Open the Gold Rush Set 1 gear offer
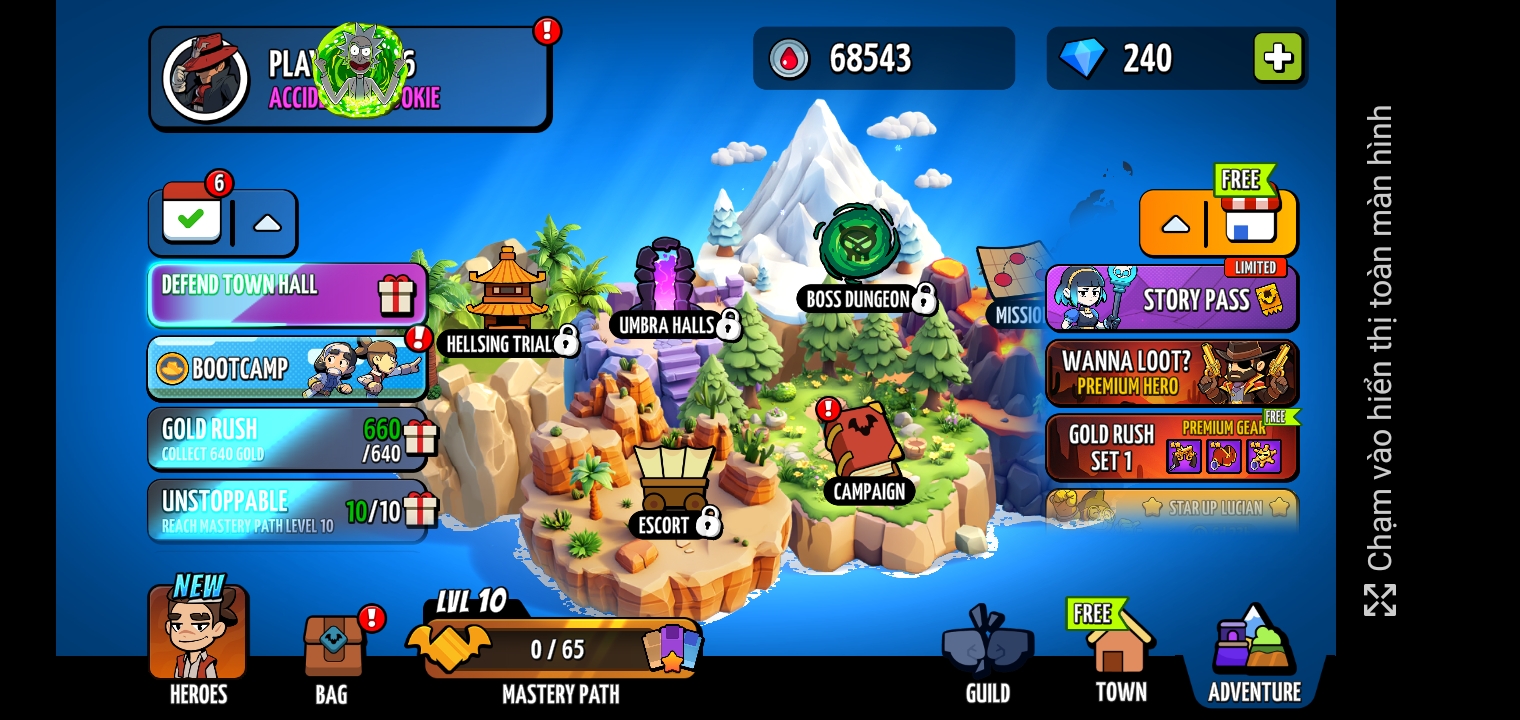This screenshot has width=1520, height=720. click(1171, 447)
